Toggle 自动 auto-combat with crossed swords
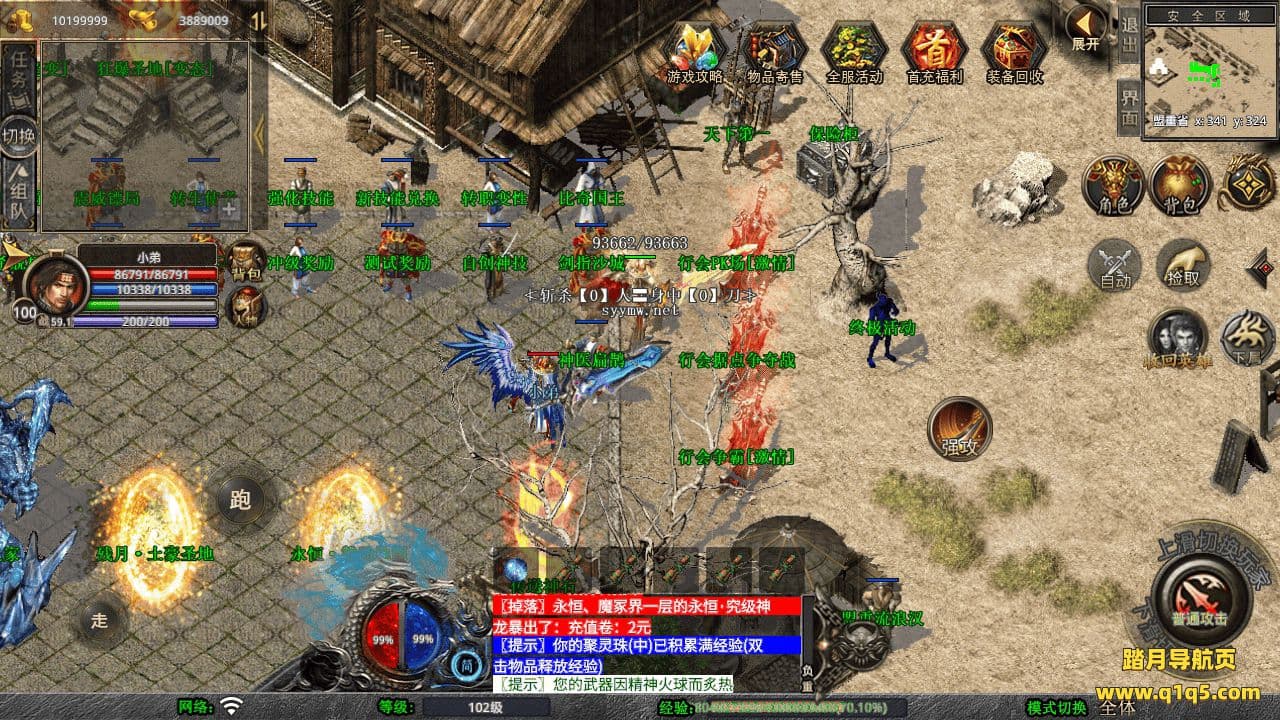This screenshot has width=1280, height=720. click(x=1115, y=266)
